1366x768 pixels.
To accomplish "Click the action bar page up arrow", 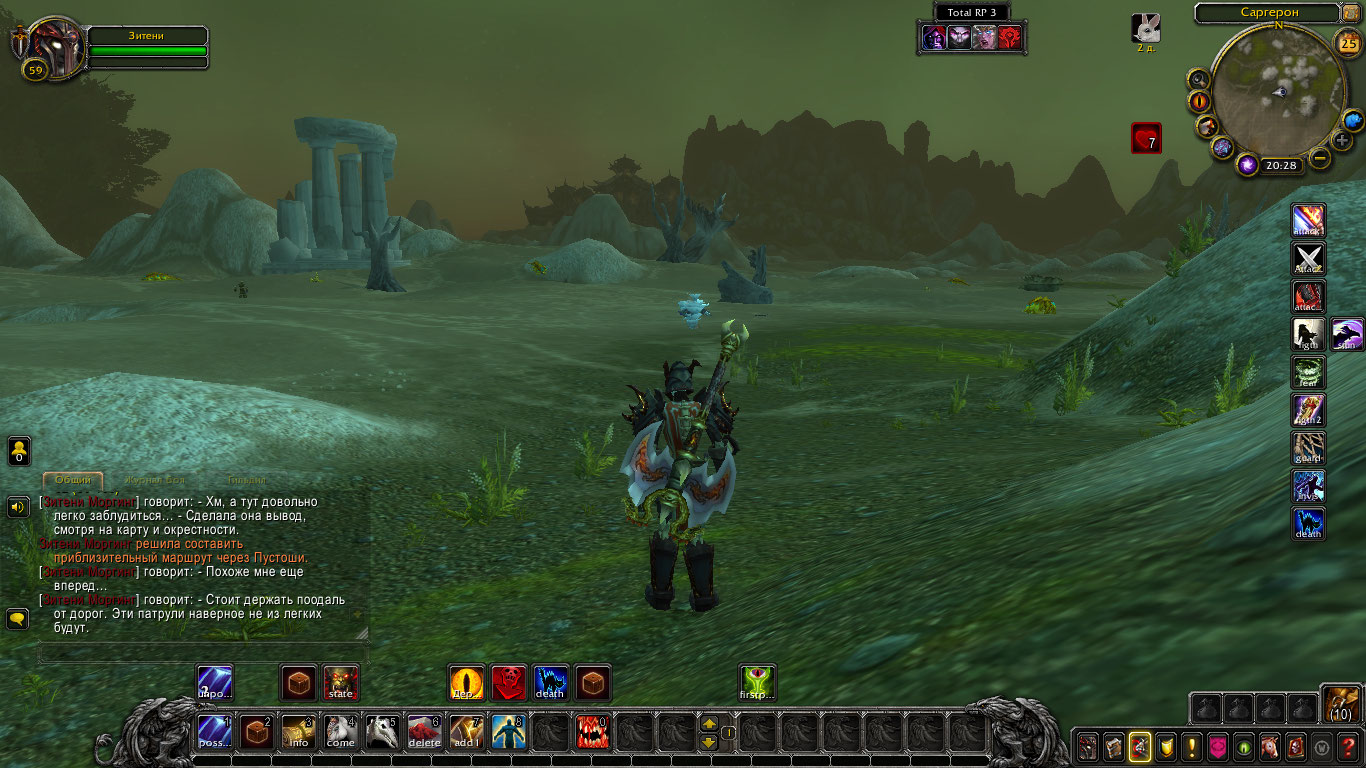I will coord(709,724).
